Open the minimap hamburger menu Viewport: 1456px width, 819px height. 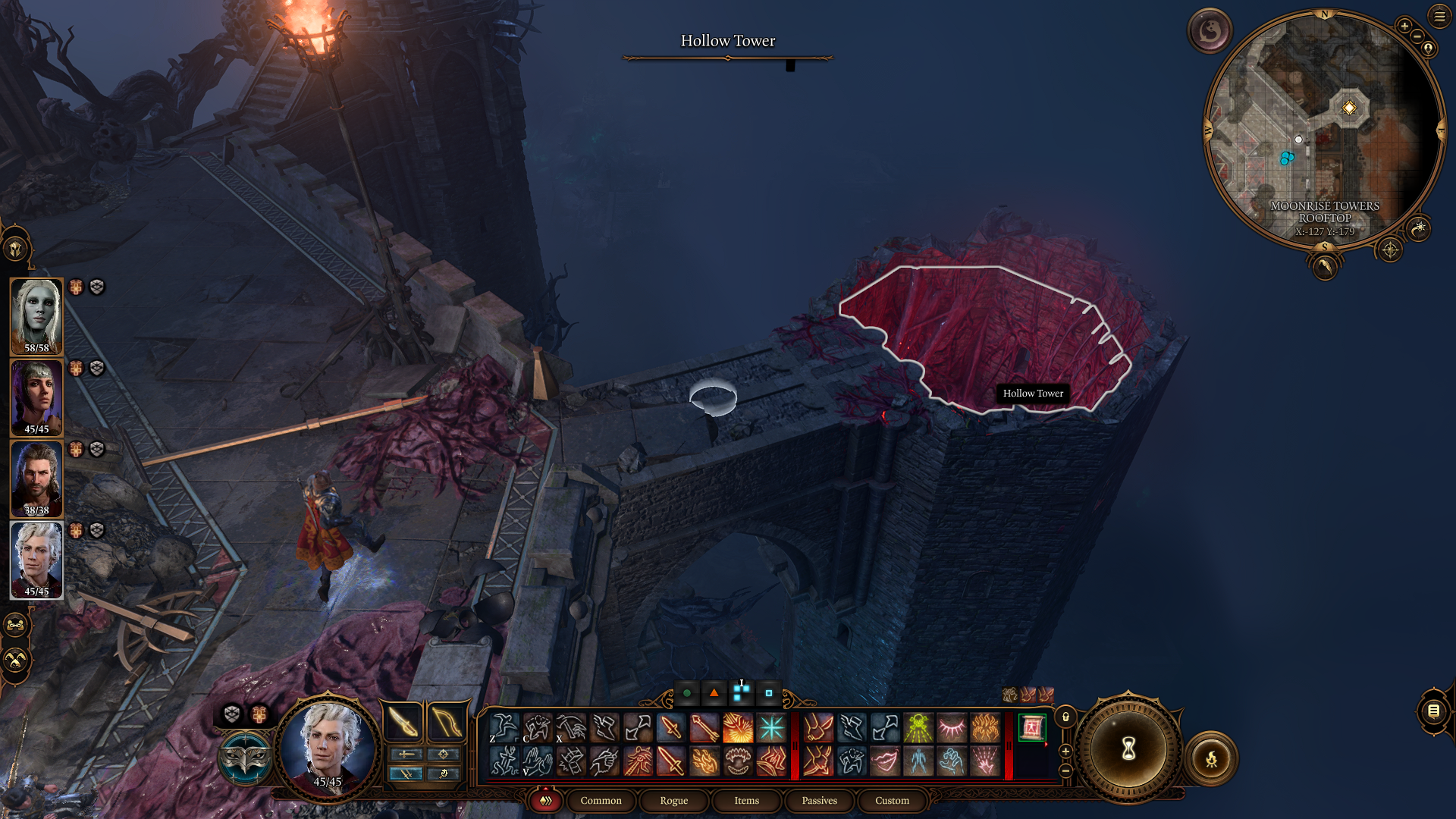coord(1439,17)
